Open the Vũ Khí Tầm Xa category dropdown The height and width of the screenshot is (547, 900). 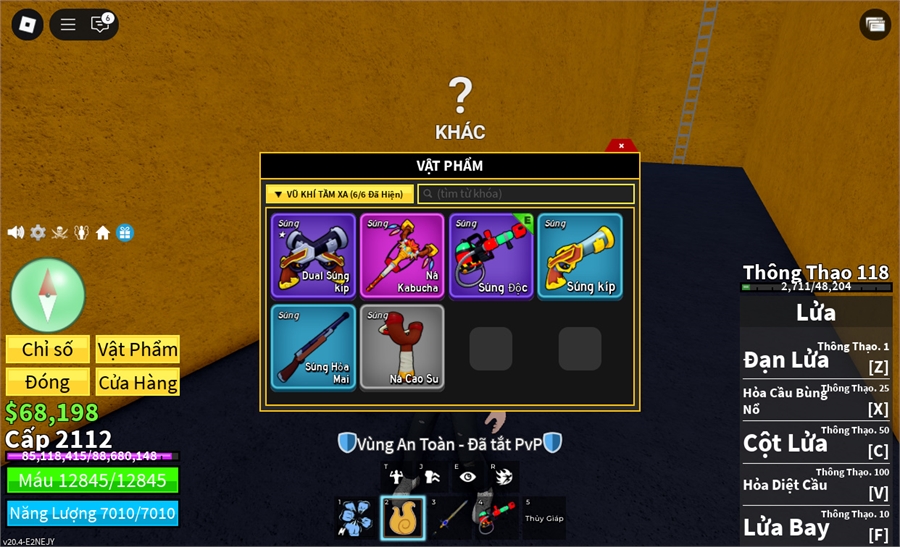coord(339,194)
